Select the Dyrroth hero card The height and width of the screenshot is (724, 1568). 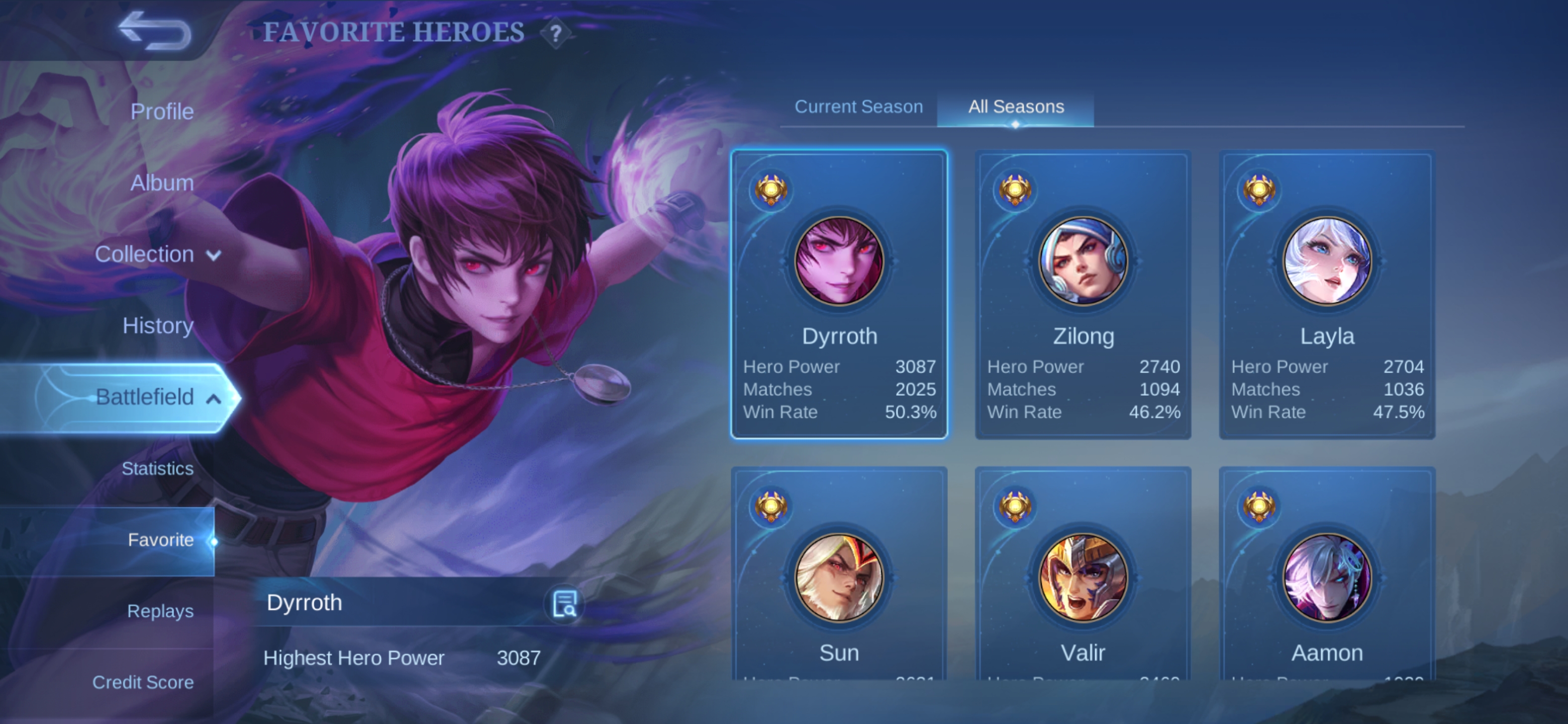[x=839, y=294]
